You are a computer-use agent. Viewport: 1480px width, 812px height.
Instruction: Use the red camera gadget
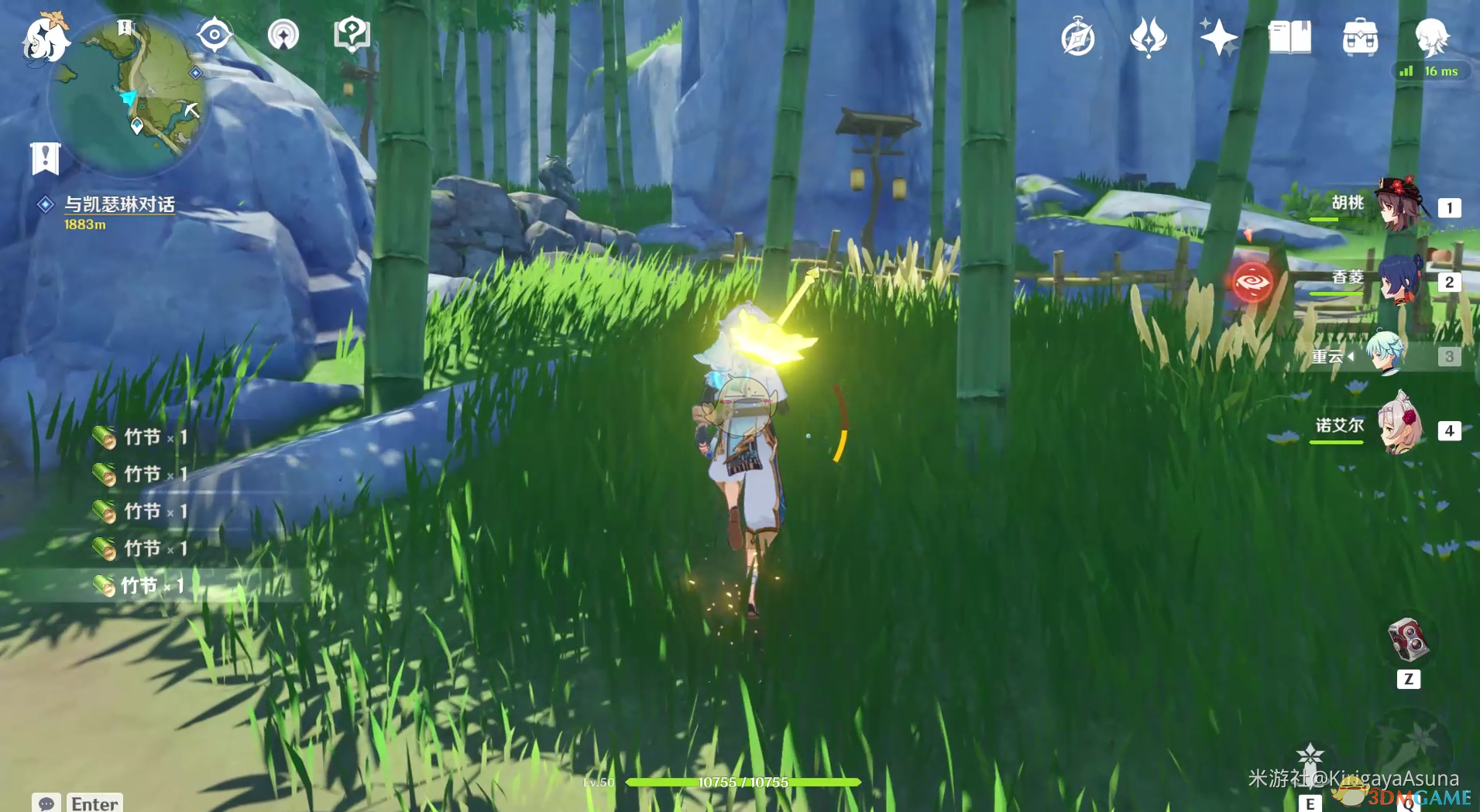pos(1408,639)
